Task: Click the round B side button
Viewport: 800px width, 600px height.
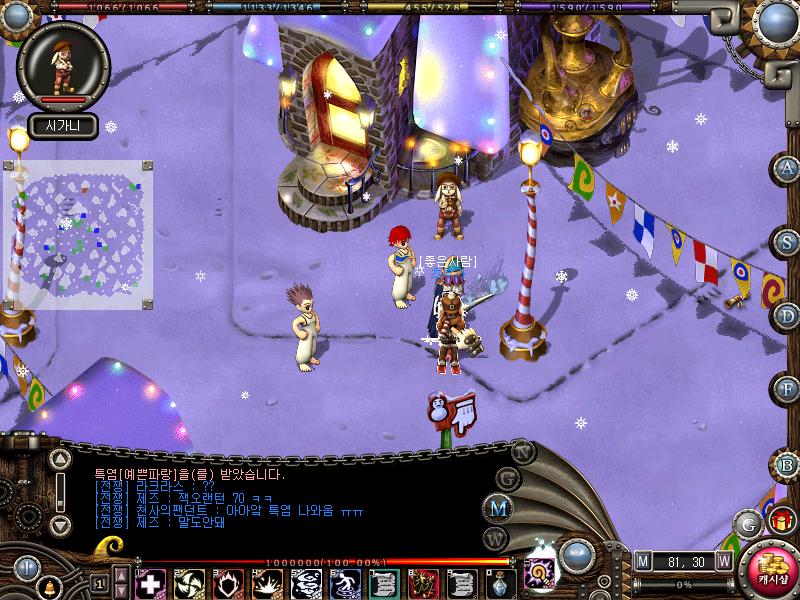Action: click(x=788, y=464)
